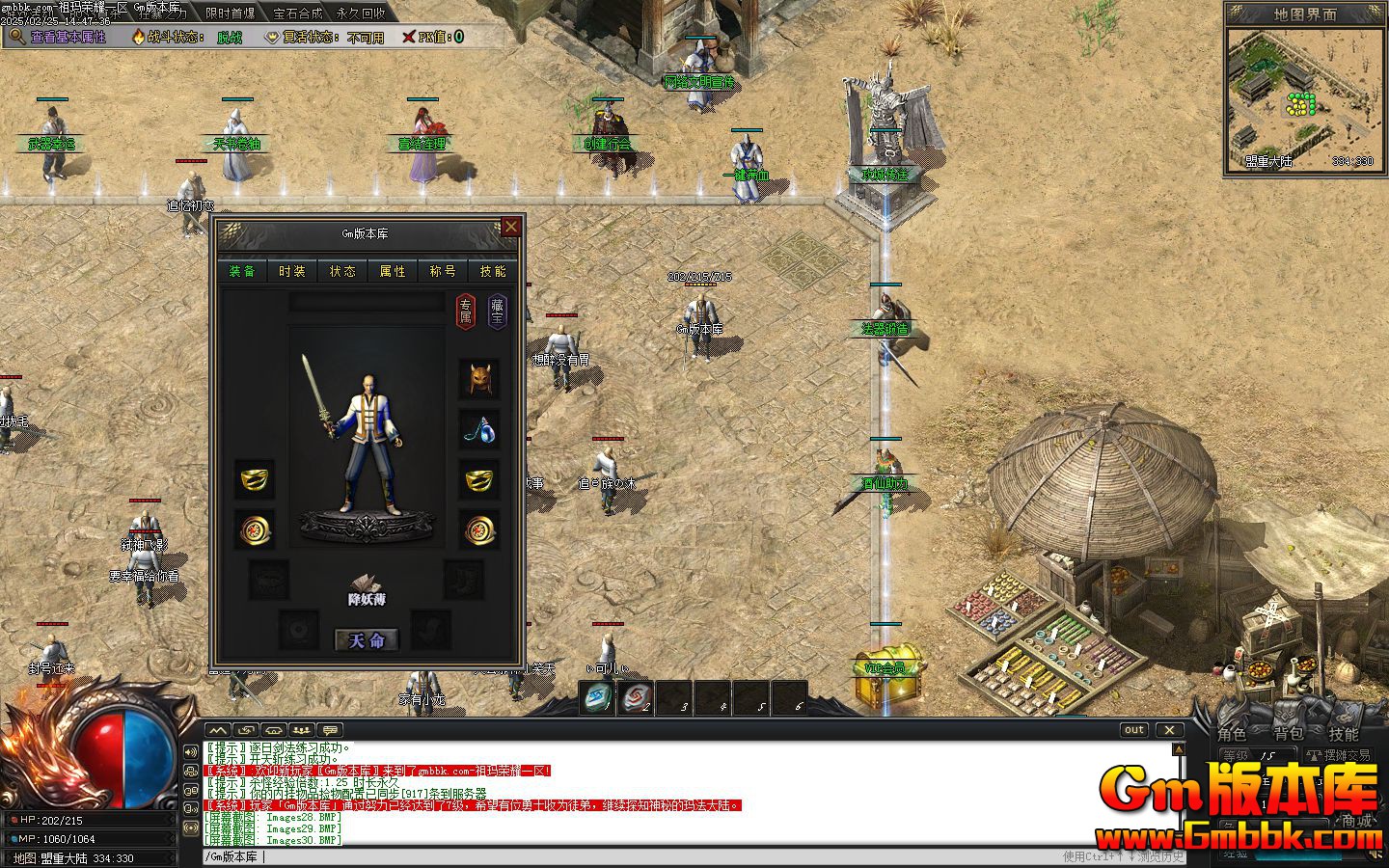Select the equipped horned helmet slot
This screenshot has height=868, width=1389.
point(479,380)
